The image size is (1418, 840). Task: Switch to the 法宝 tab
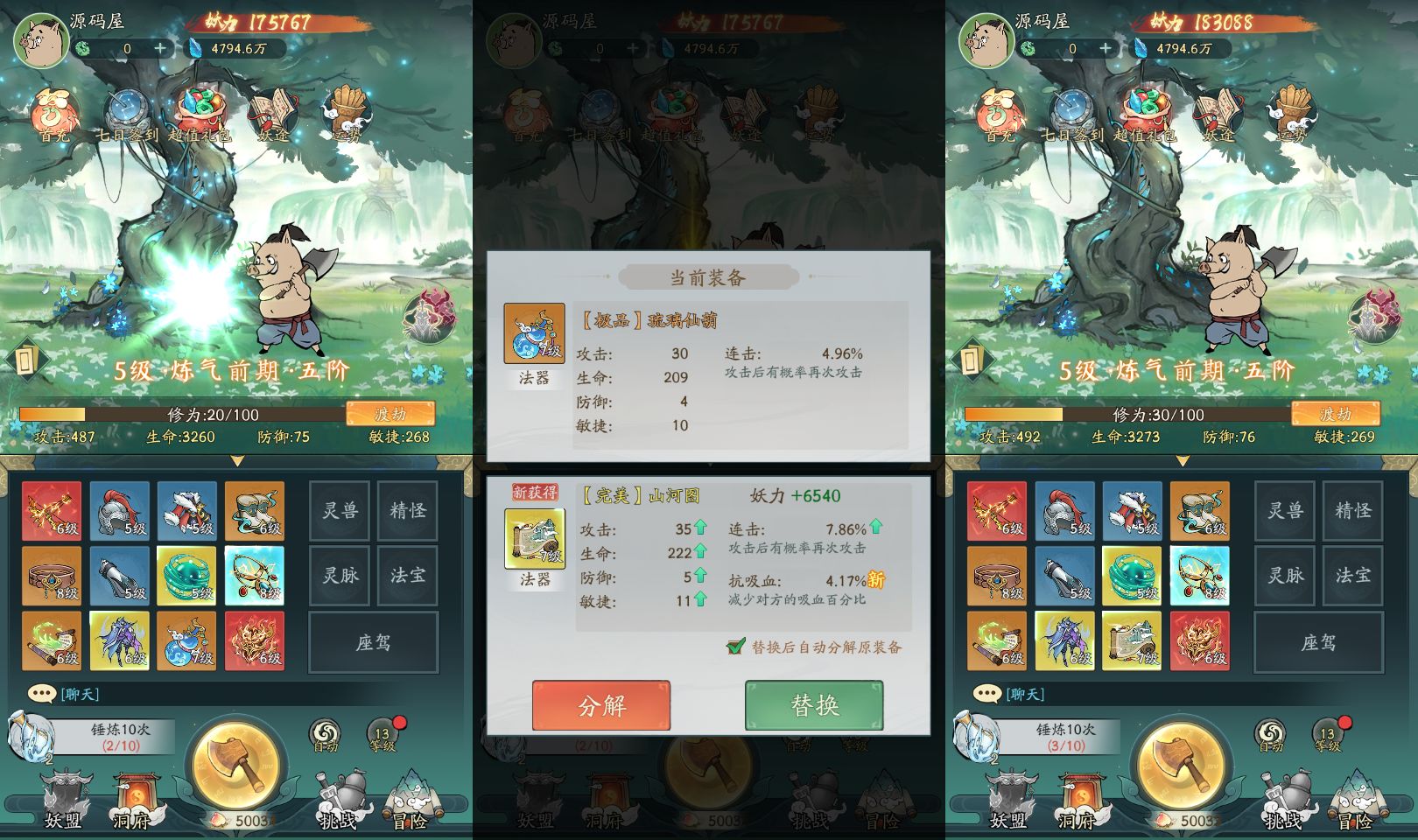click(407, 576)
